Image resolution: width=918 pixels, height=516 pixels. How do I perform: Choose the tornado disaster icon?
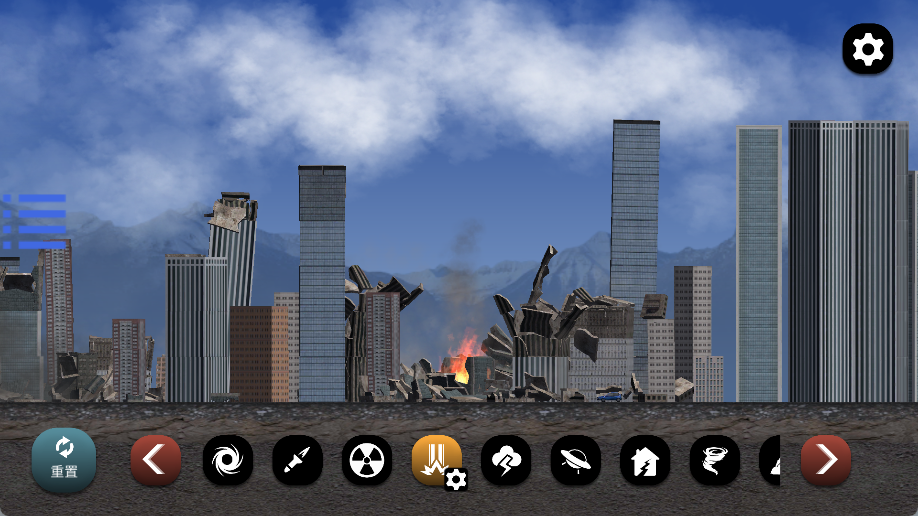tap(715, 460)
